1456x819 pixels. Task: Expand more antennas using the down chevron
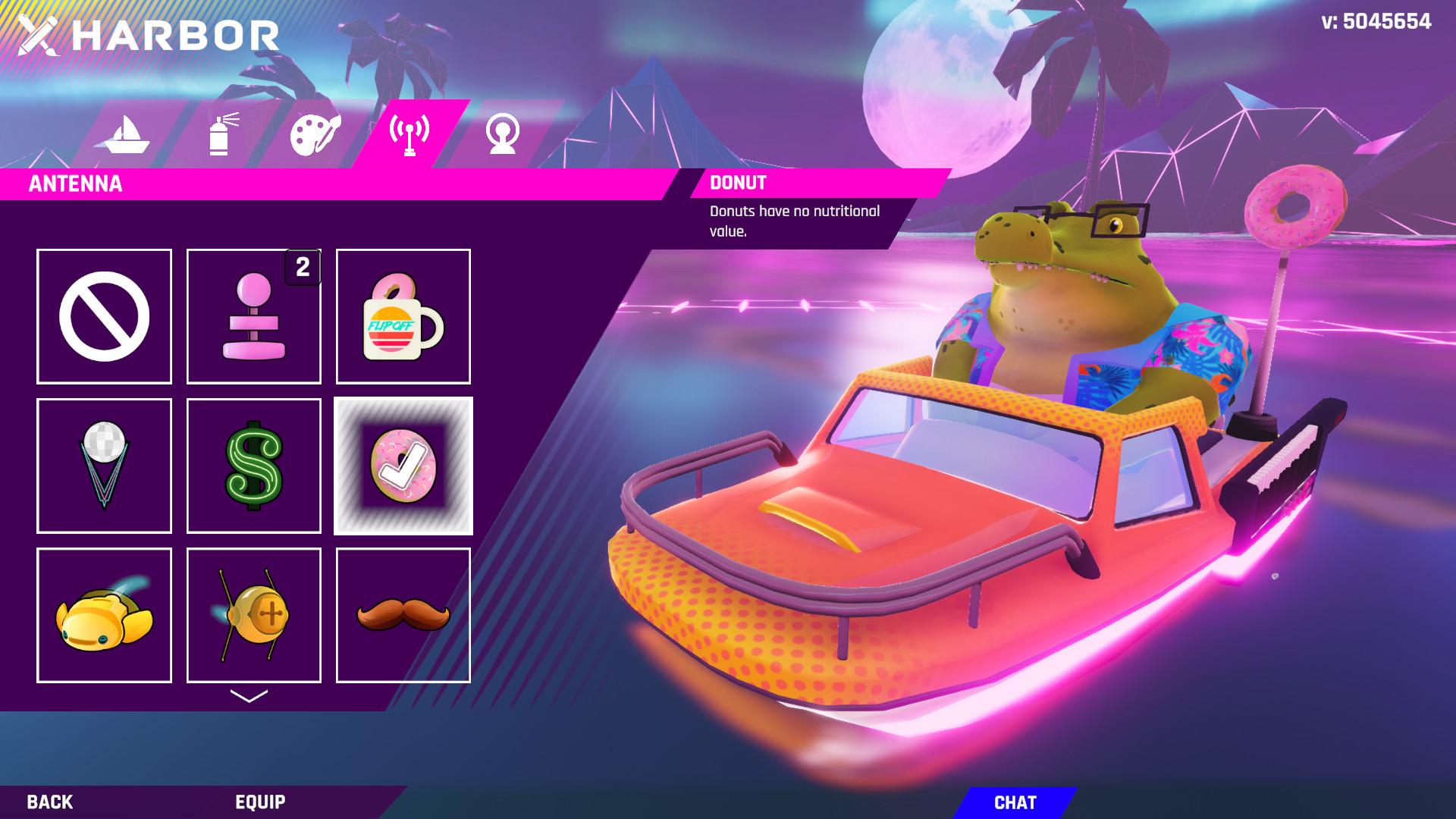(249, 695)
